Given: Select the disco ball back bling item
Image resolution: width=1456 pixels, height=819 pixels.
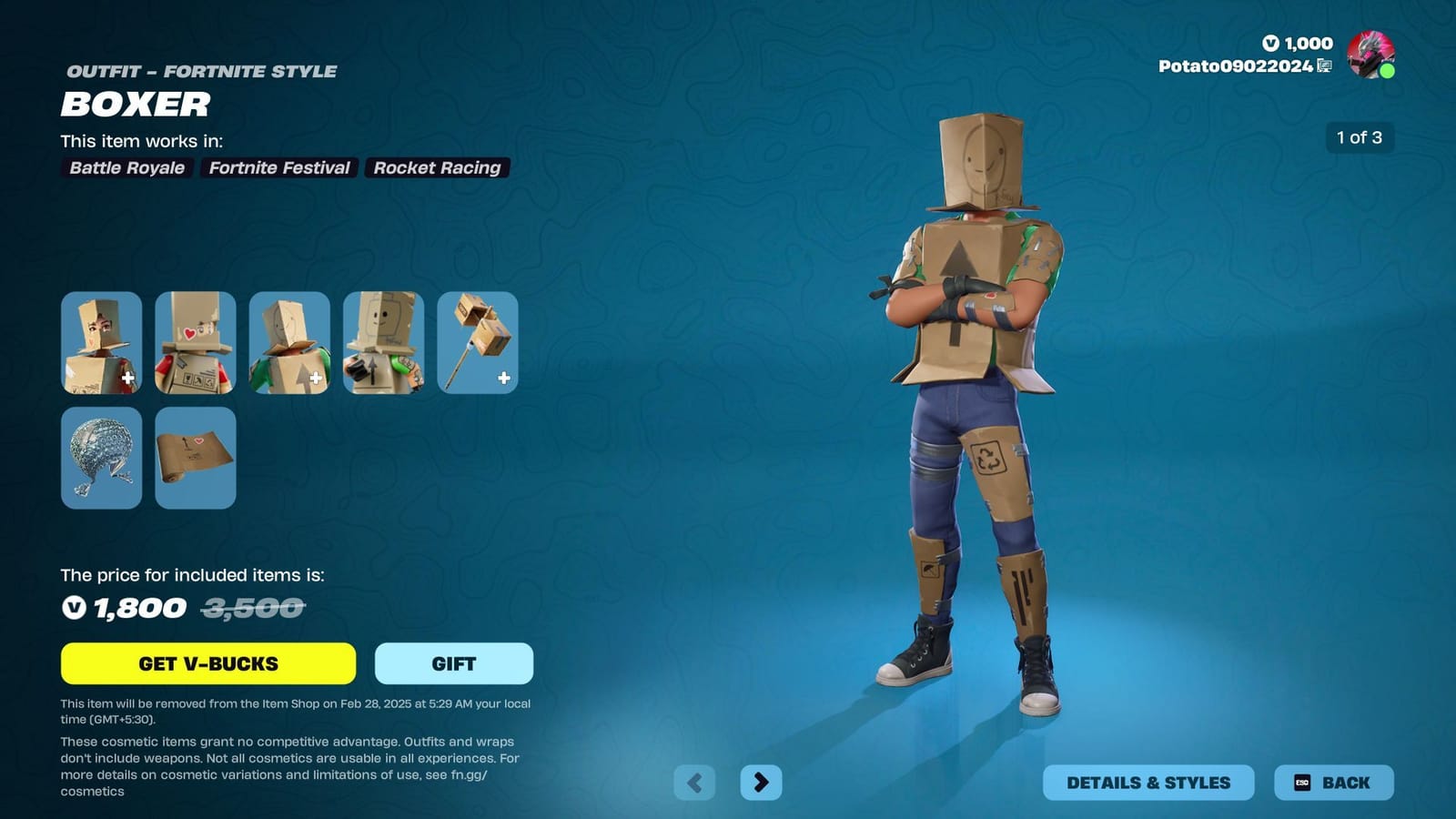Looking at the screenshot, I should [x=101, y=458].
